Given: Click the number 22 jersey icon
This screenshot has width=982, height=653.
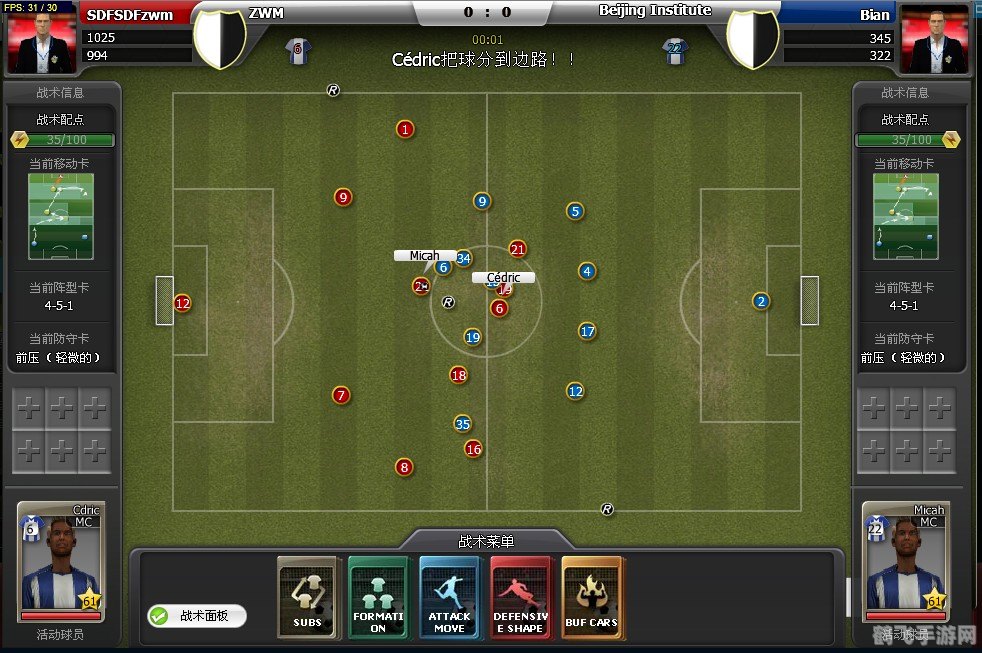Looking at the screenshot, I should (x=675, y=51).
